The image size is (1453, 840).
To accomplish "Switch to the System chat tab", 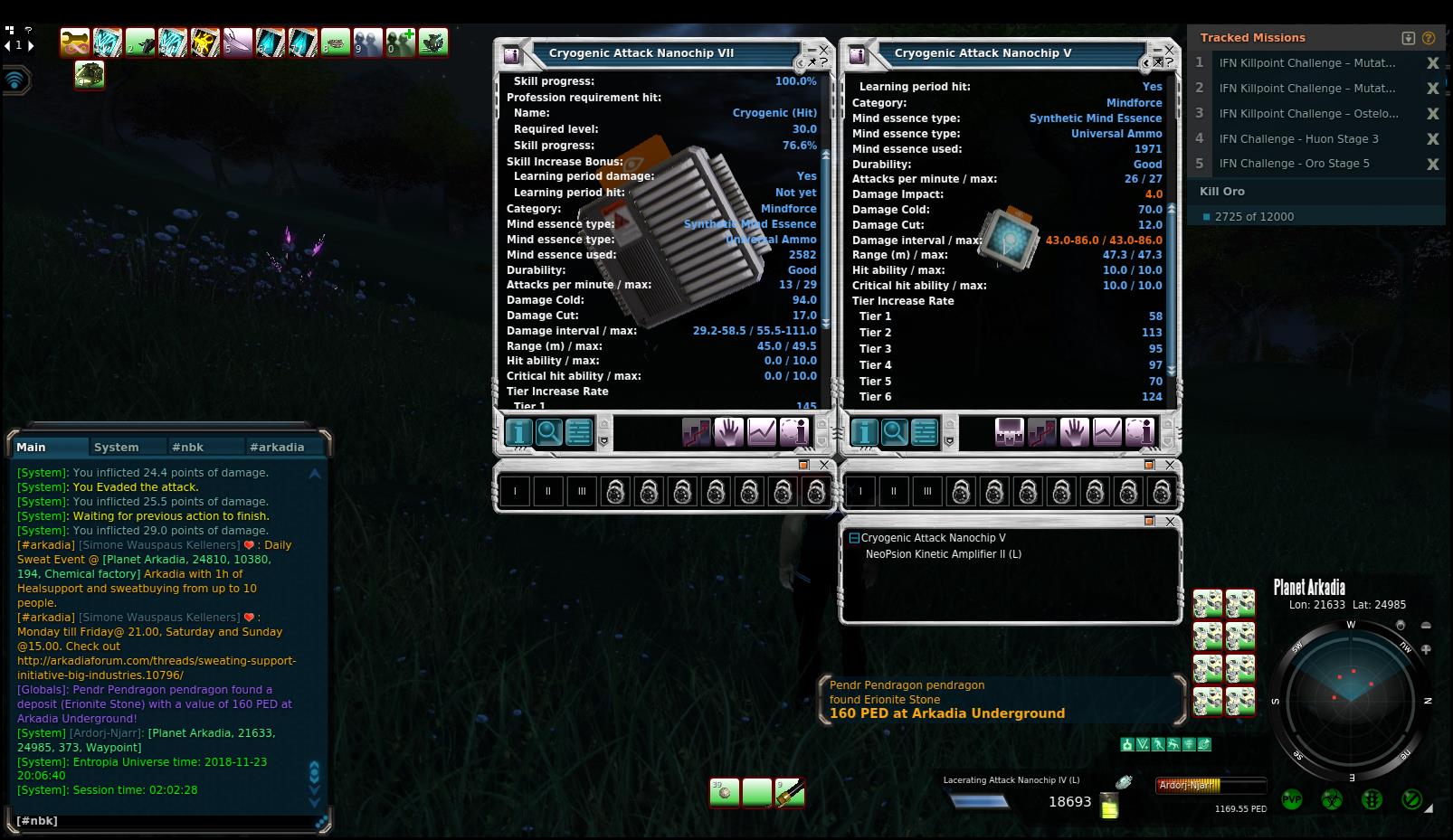I will click(117, 447).
